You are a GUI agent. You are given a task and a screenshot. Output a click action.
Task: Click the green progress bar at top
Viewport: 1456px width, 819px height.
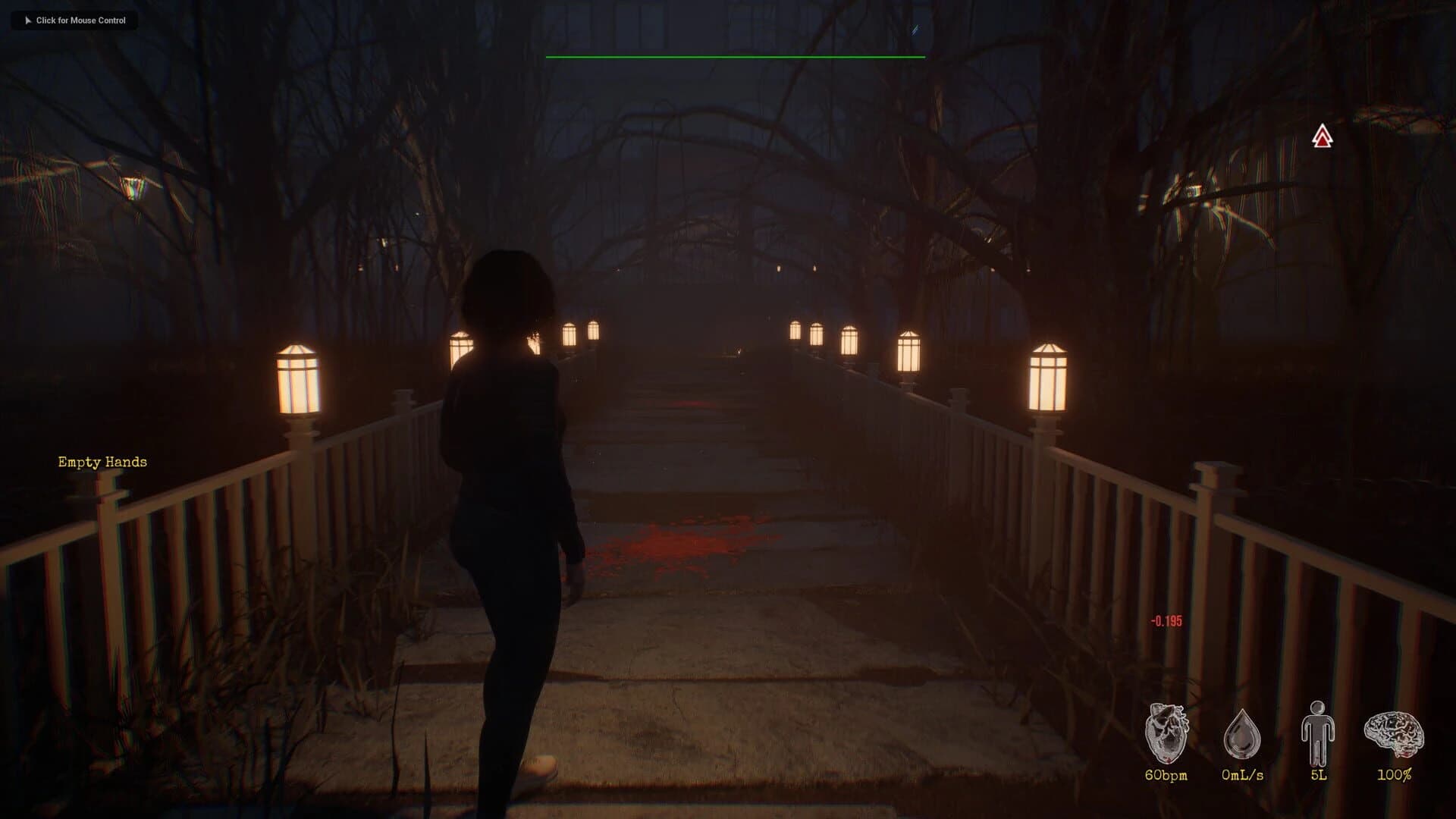(736, 56)
